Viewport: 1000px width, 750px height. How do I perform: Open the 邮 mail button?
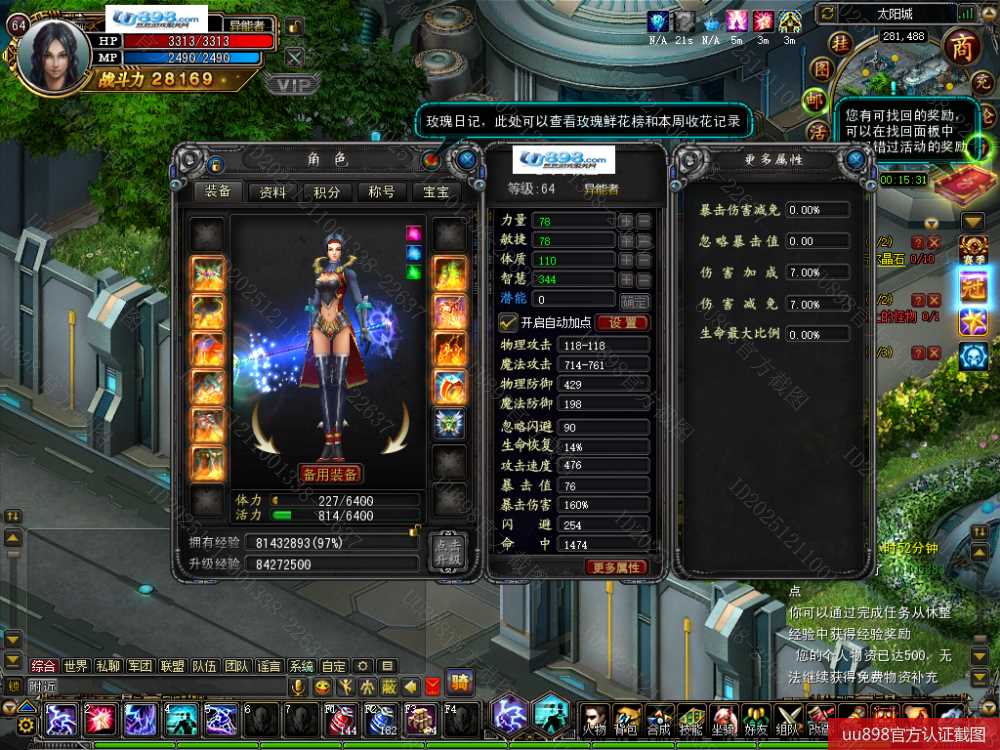click(817, 100)
